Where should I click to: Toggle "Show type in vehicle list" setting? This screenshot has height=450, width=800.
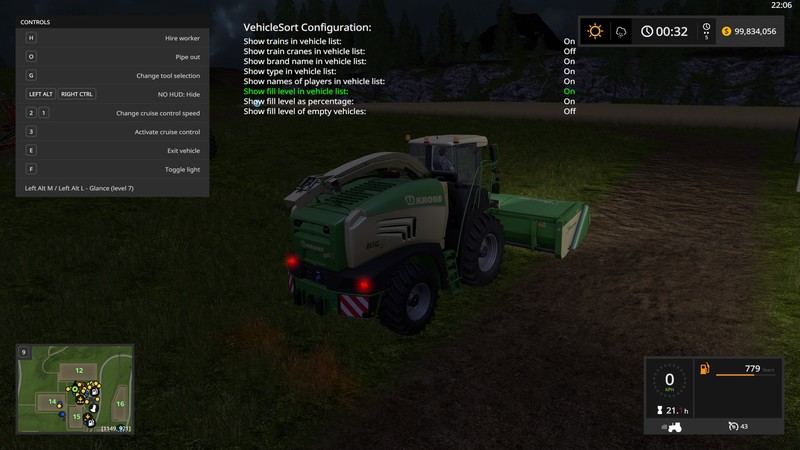click(x=291, y=71)
